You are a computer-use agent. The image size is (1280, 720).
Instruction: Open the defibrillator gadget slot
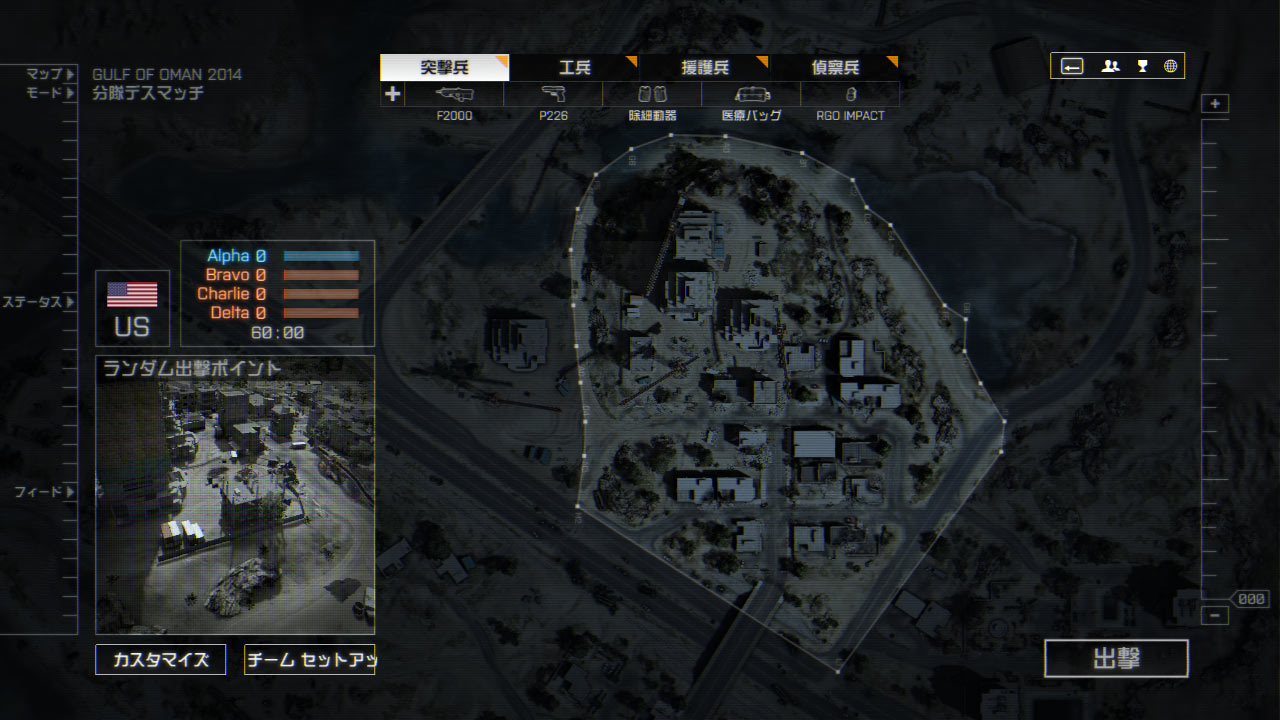coord(652,95)
